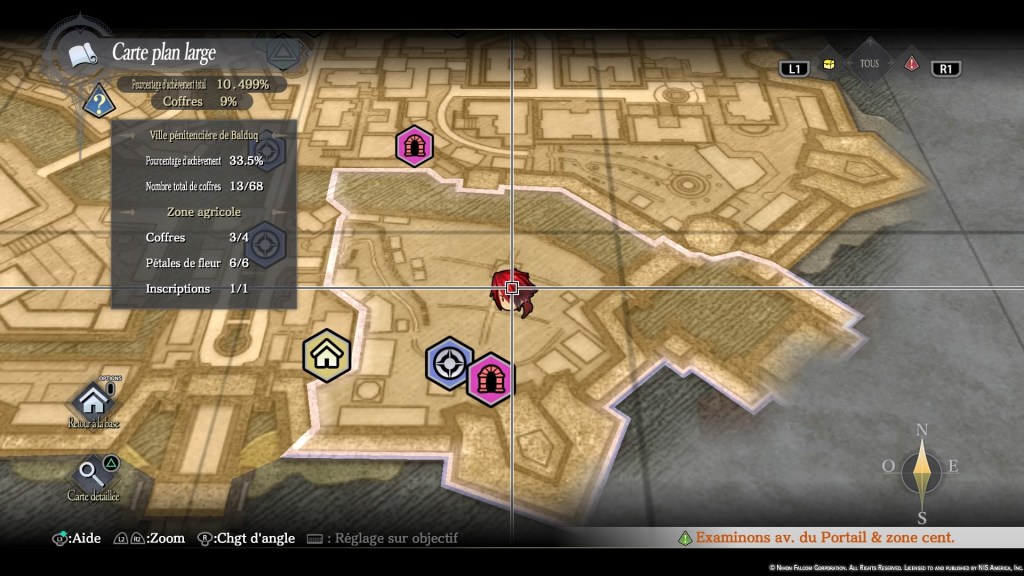
Task: Open the Carte détaillée magnifier view
Action: 93,475
